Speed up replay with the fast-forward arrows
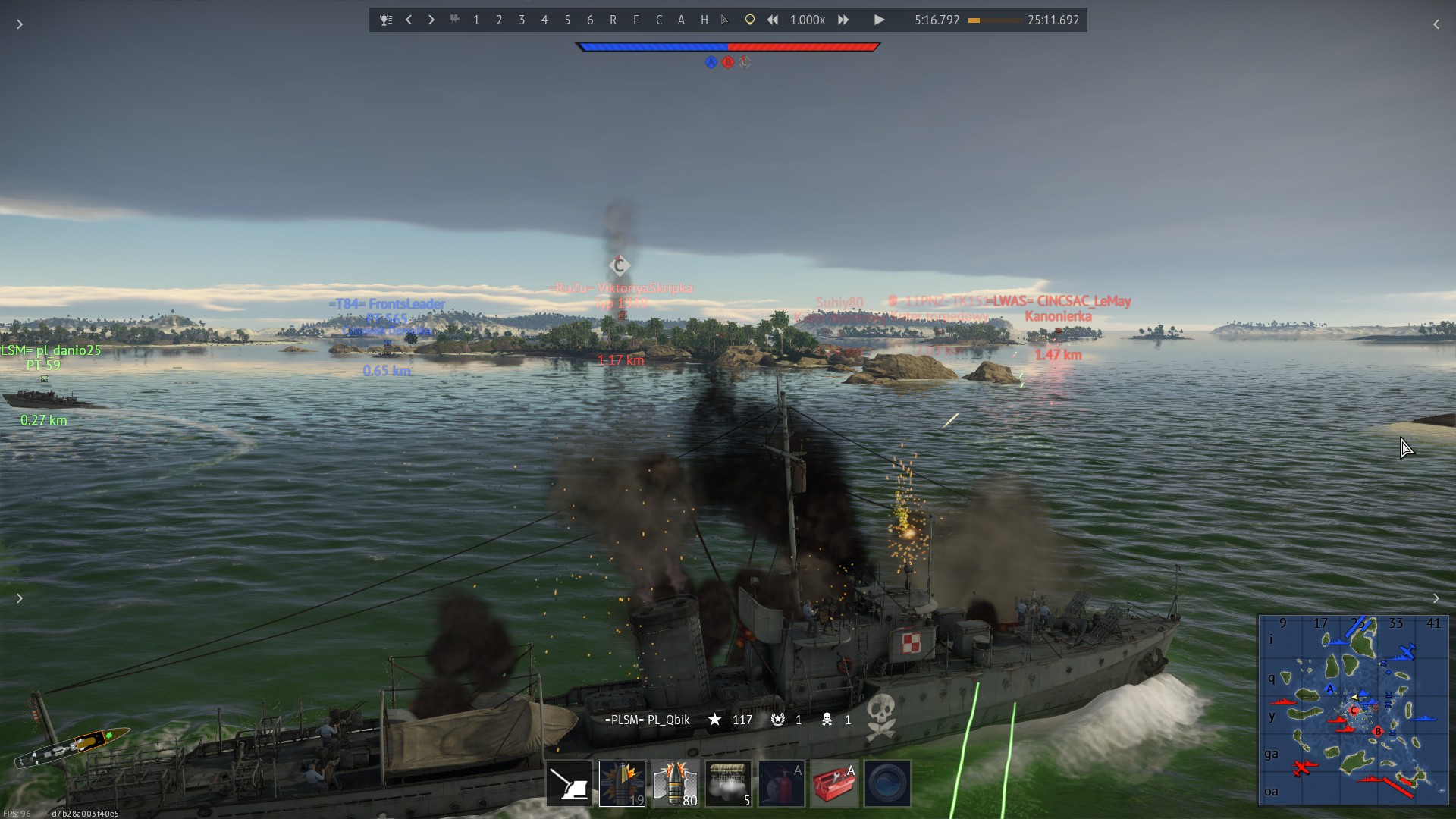Image resolution: width=1456 pixels, height=819 pixels. tap(843, 20)
